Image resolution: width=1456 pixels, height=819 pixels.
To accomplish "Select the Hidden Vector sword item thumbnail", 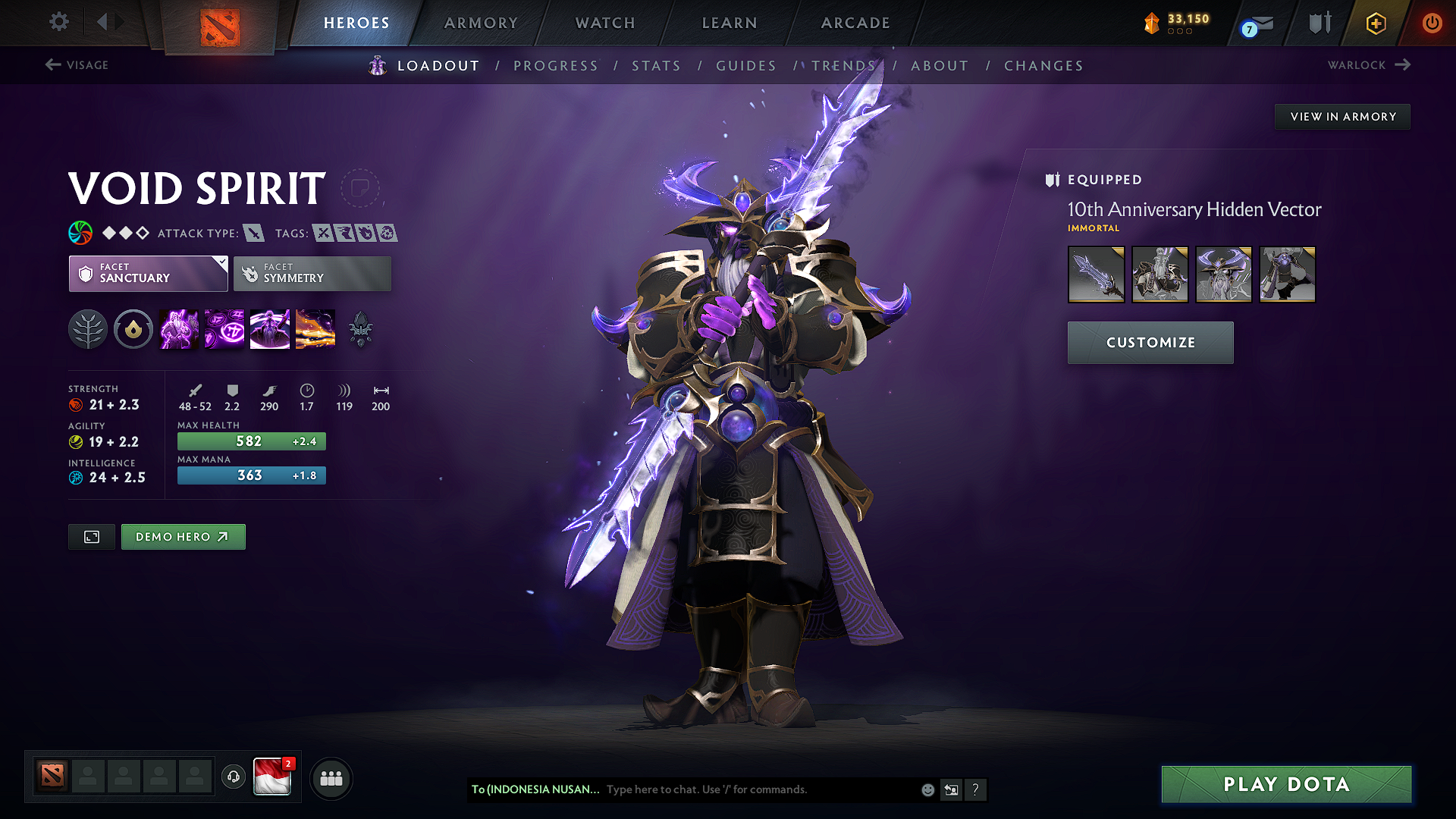I will pos(1096,274).
